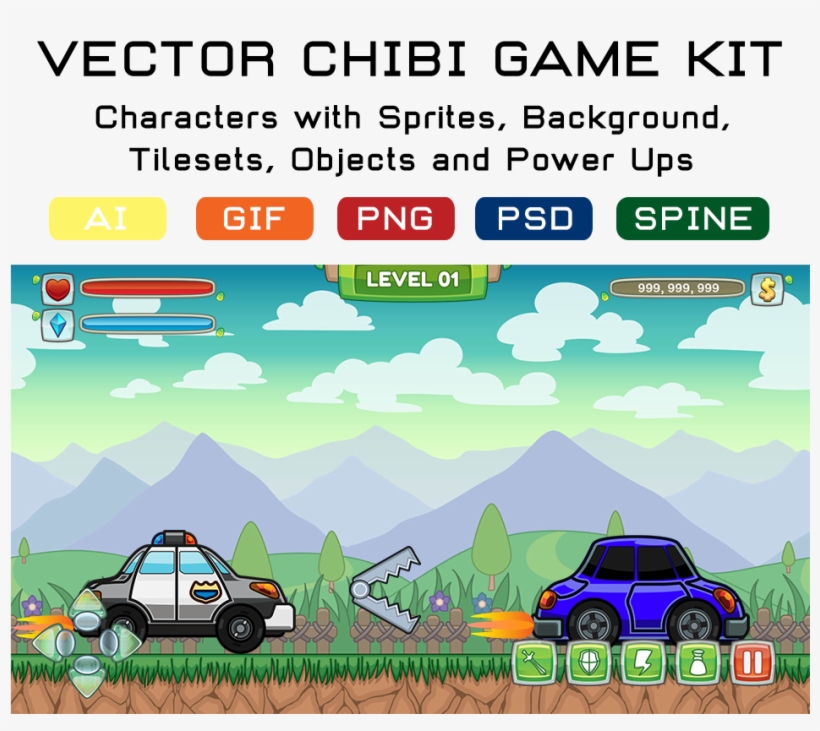Viewport: 820px width, 731px height.
Task: Choose the green SPINE format badge
Action: click(692, 219)
